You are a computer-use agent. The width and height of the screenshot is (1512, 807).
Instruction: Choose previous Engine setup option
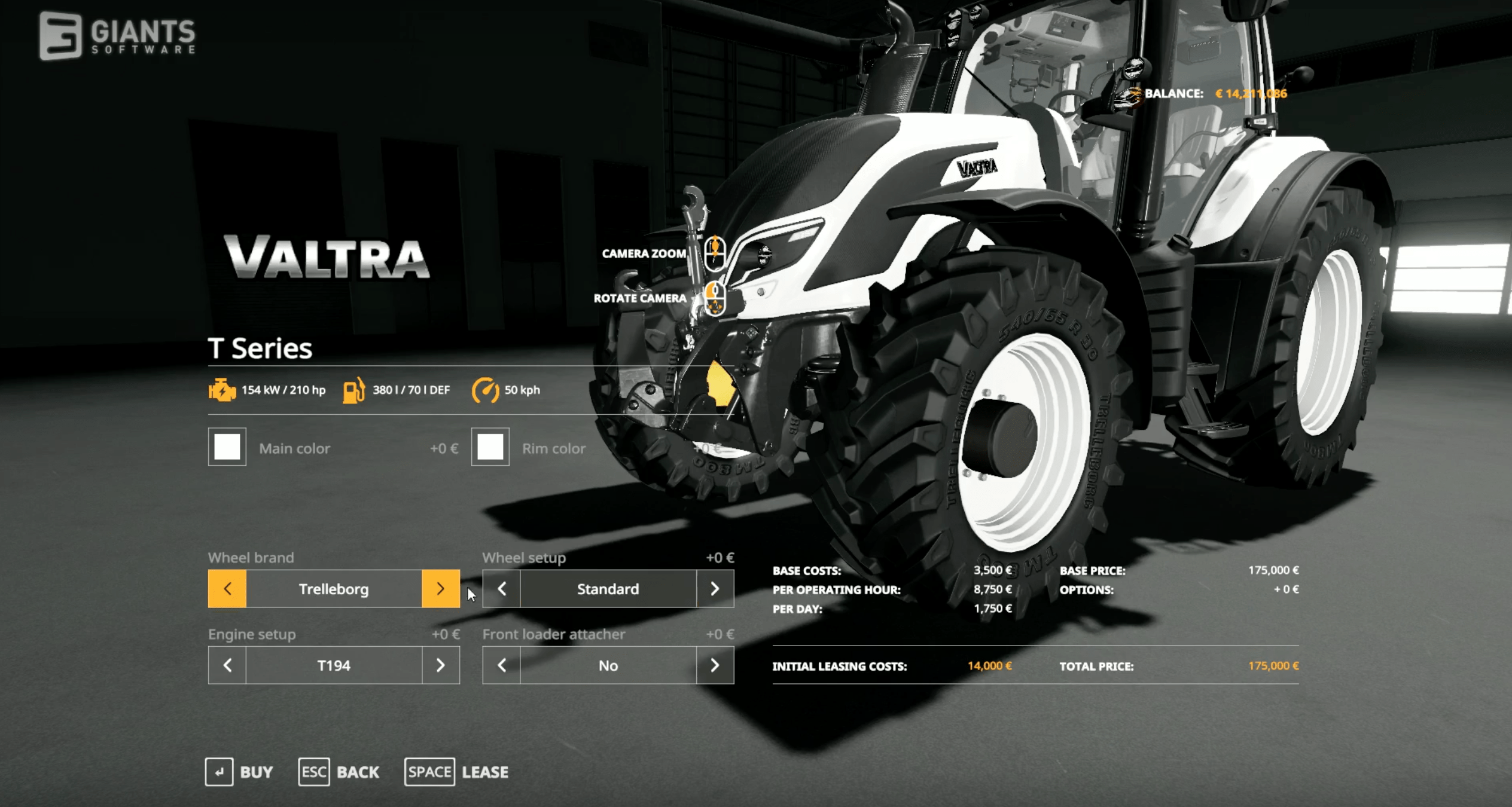(x=227, y=665)
